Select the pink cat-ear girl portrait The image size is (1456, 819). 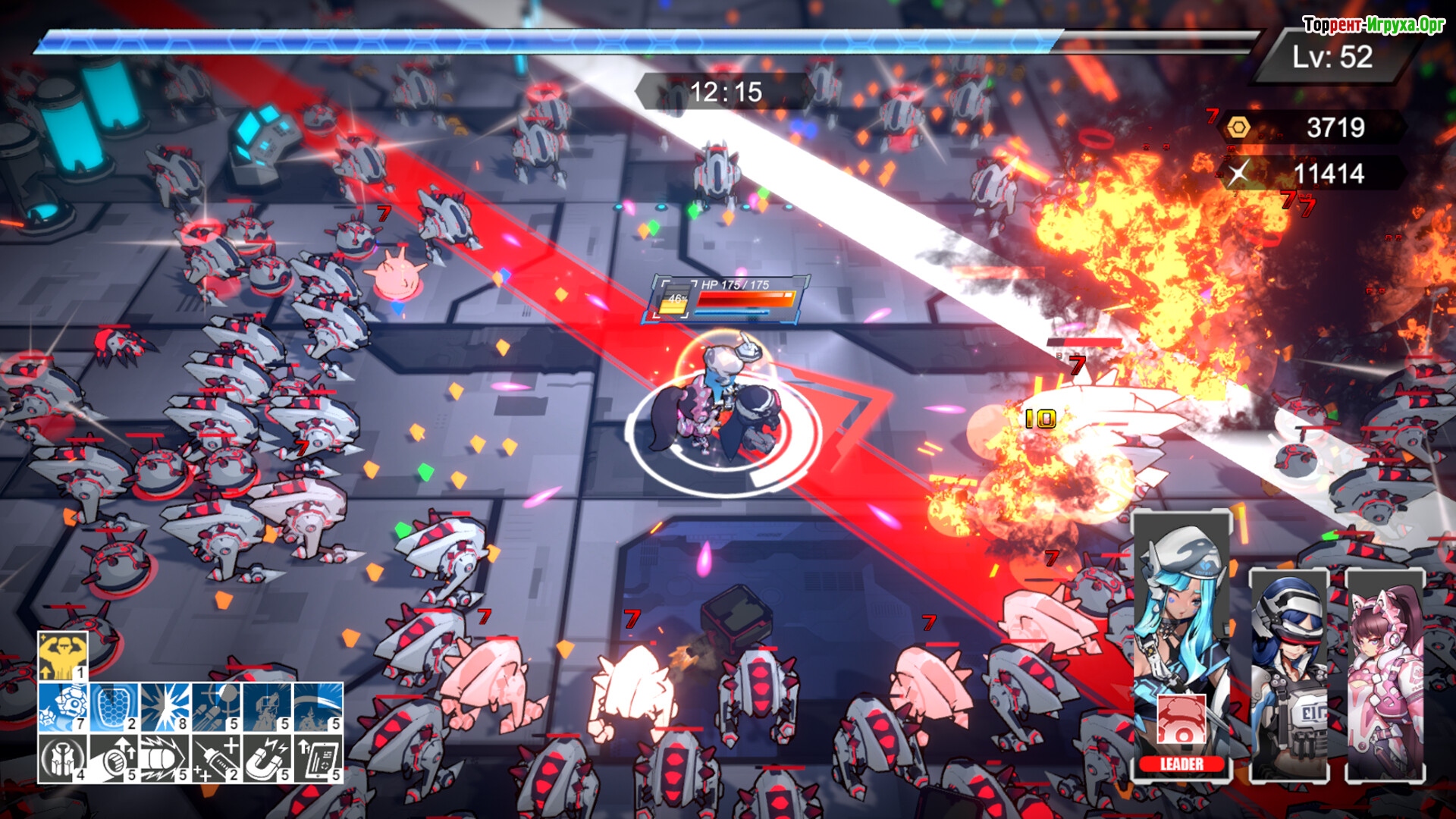pyautogui.click(x=1385, y=675)
